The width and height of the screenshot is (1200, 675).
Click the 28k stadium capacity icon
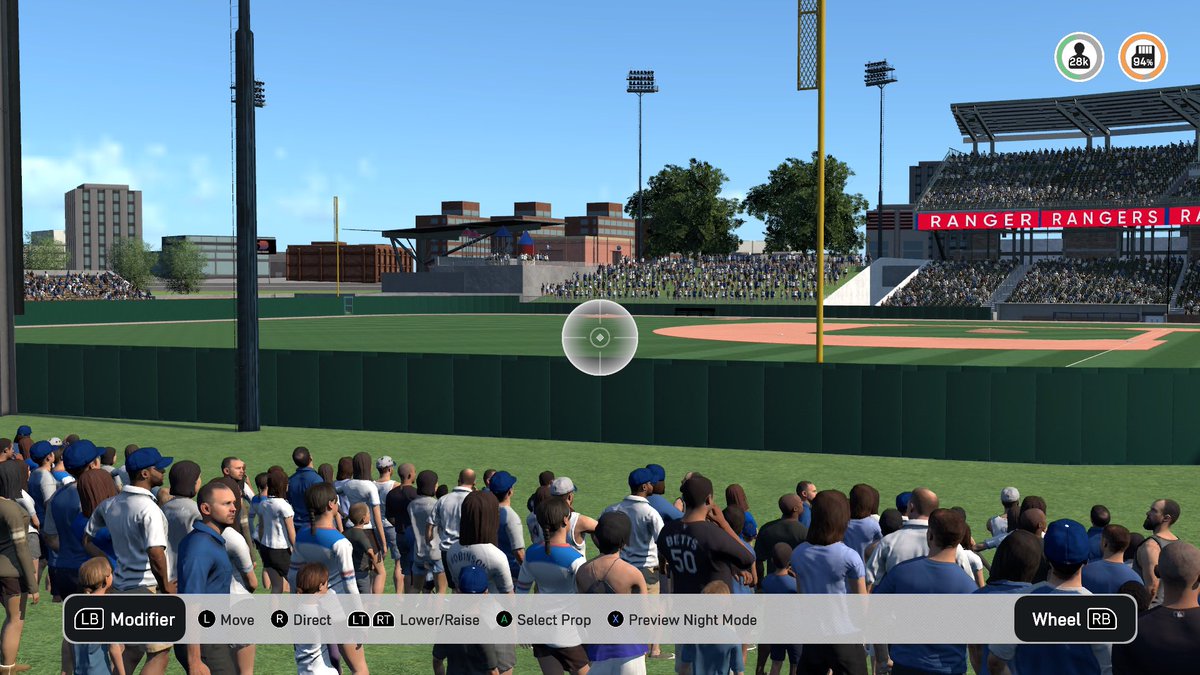(1079, 57)
